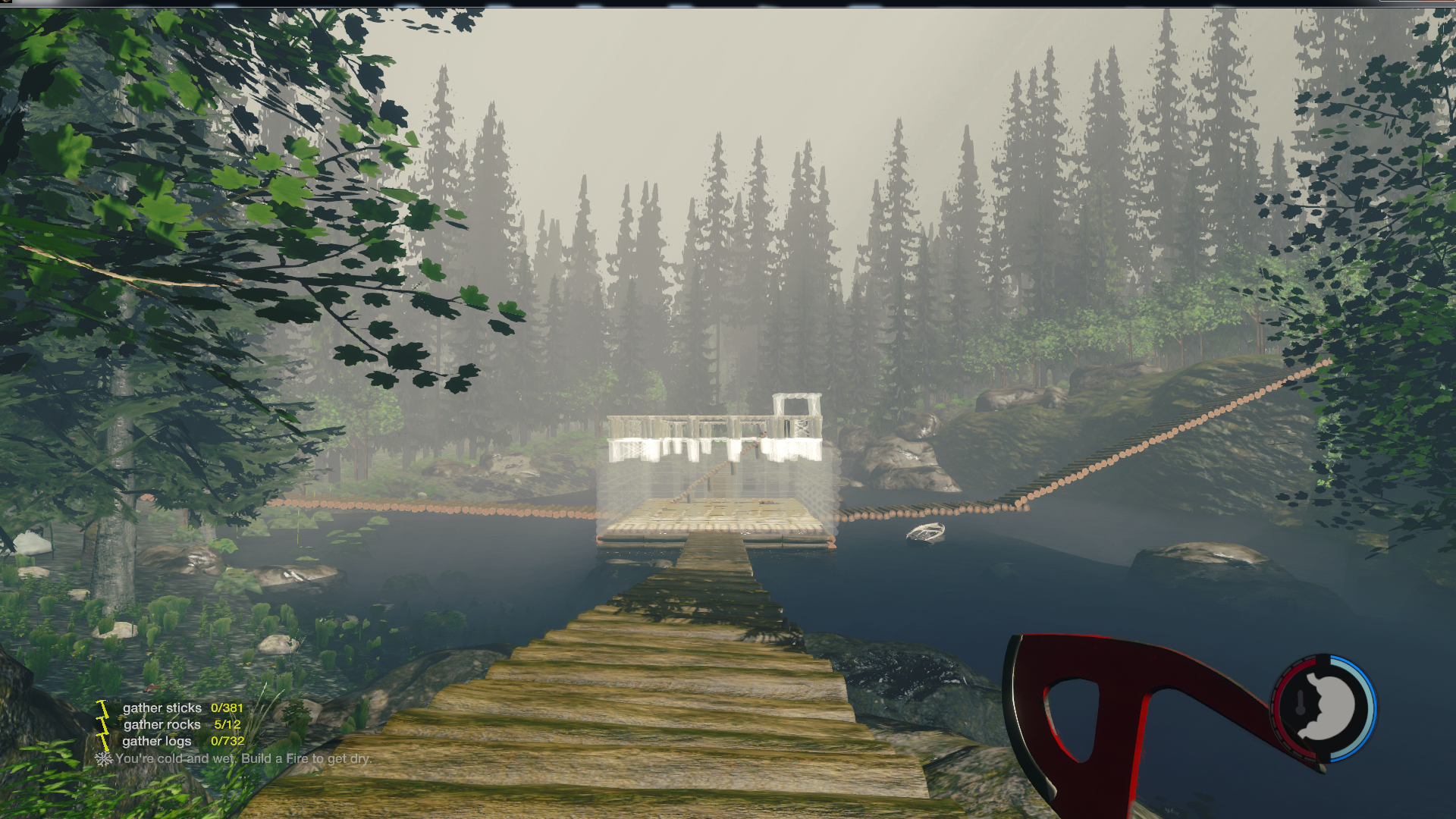Select the gather sticks objective
This screenshot has height=819, width=1456.
[x=162, y=708]
